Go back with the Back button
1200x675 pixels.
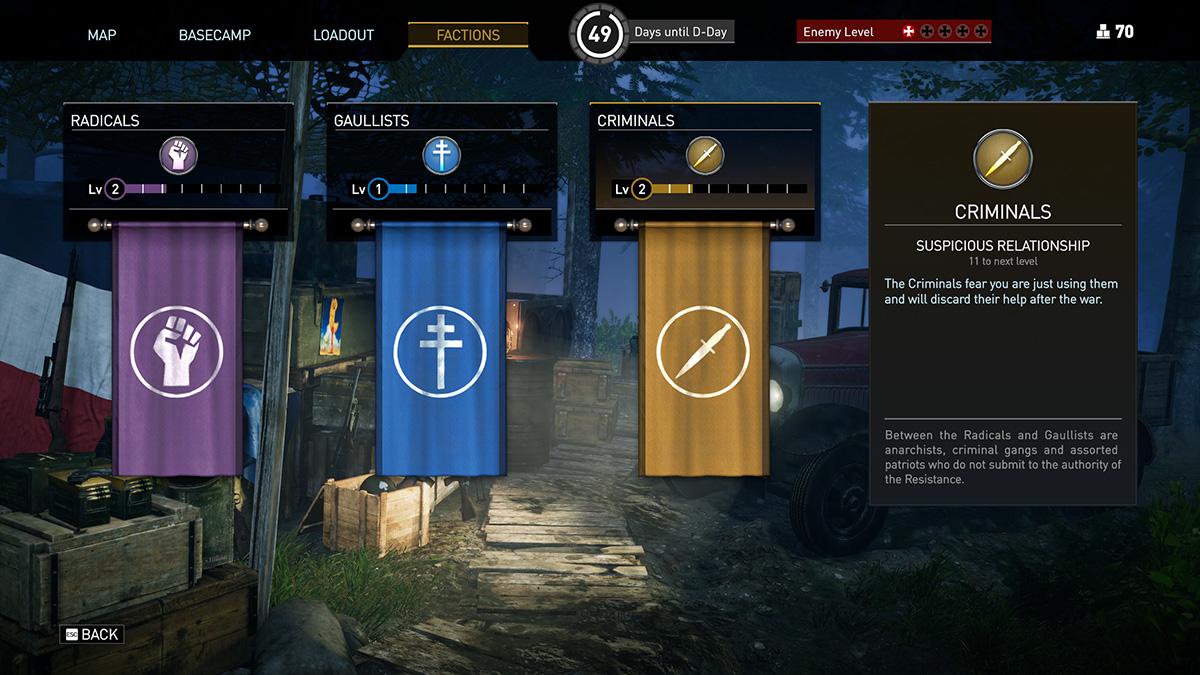coord(92,635)
